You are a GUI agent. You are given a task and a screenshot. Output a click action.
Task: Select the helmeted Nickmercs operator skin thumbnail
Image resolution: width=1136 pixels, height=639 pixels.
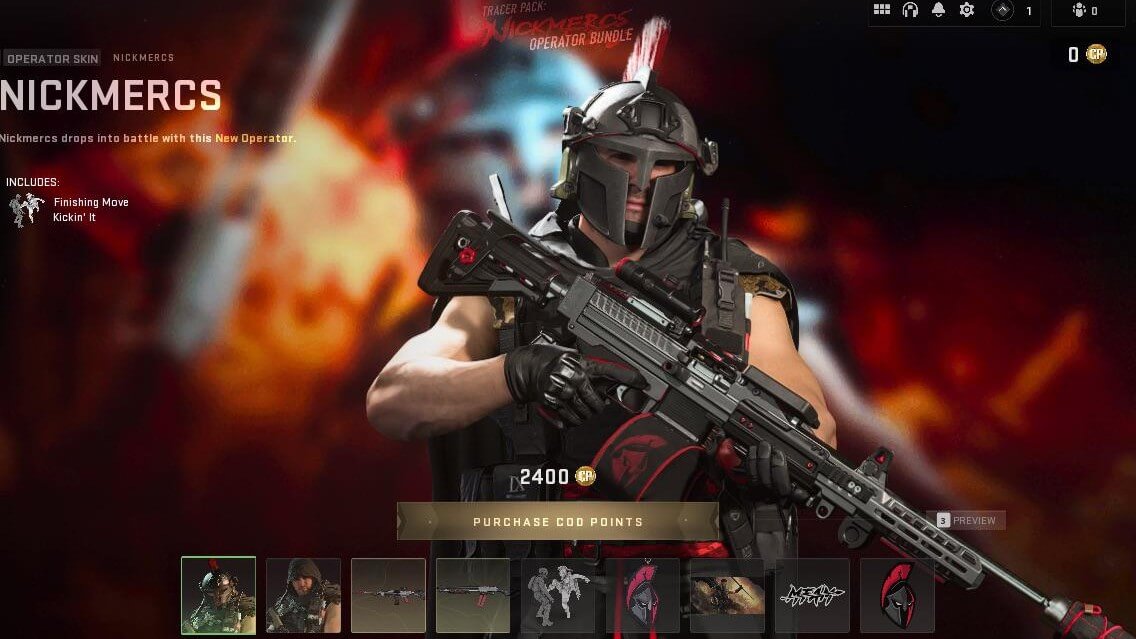coord(218,595)
